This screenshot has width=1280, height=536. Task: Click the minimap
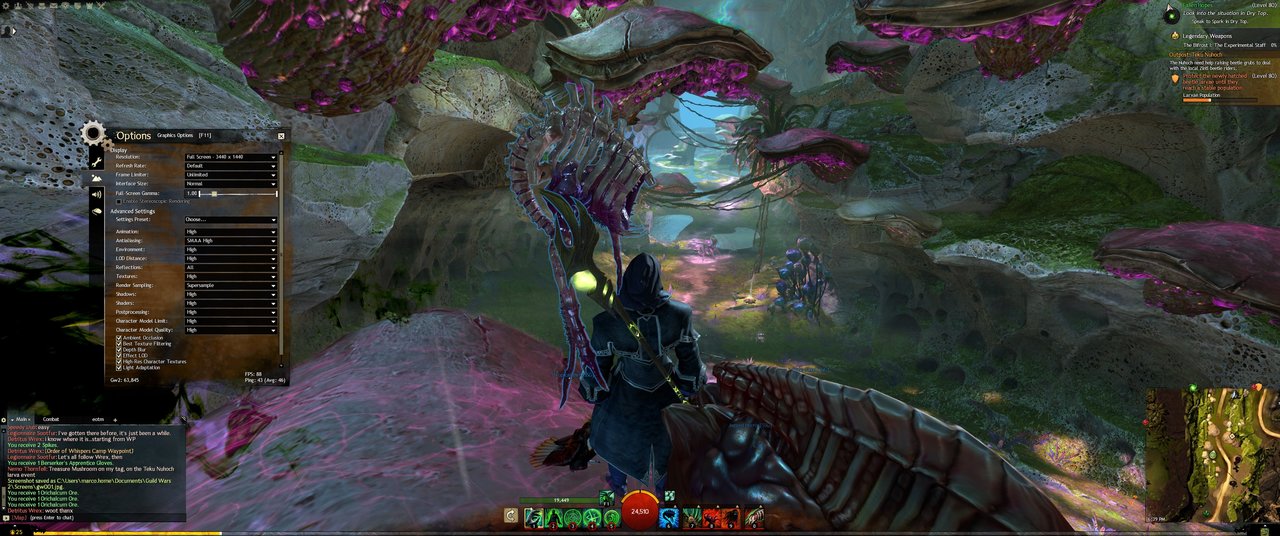tap(1211, 453)
